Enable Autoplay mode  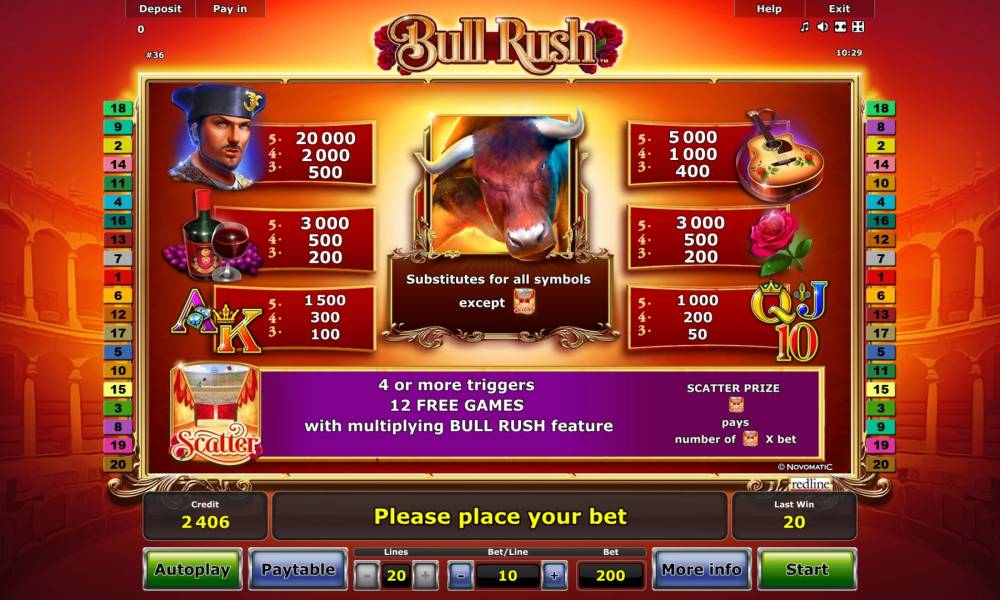pyautogui.click(x=192, y=569)
